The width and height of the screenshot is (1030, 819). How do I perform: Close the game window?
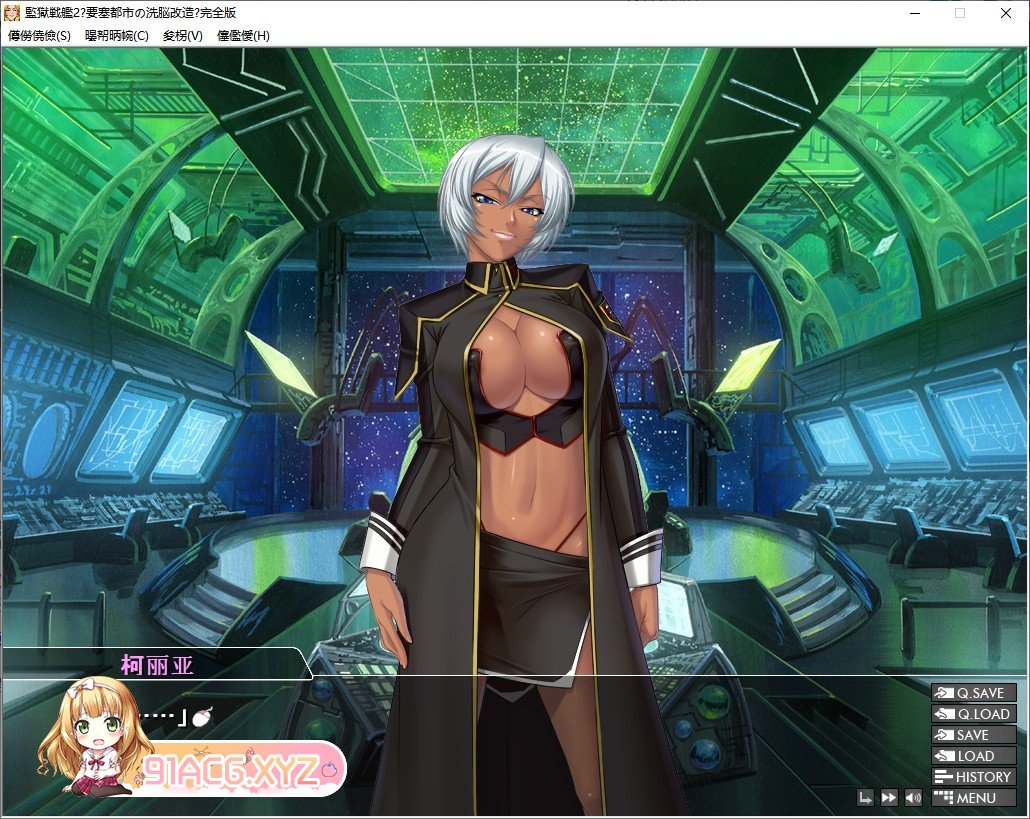tap(1005, 13)
